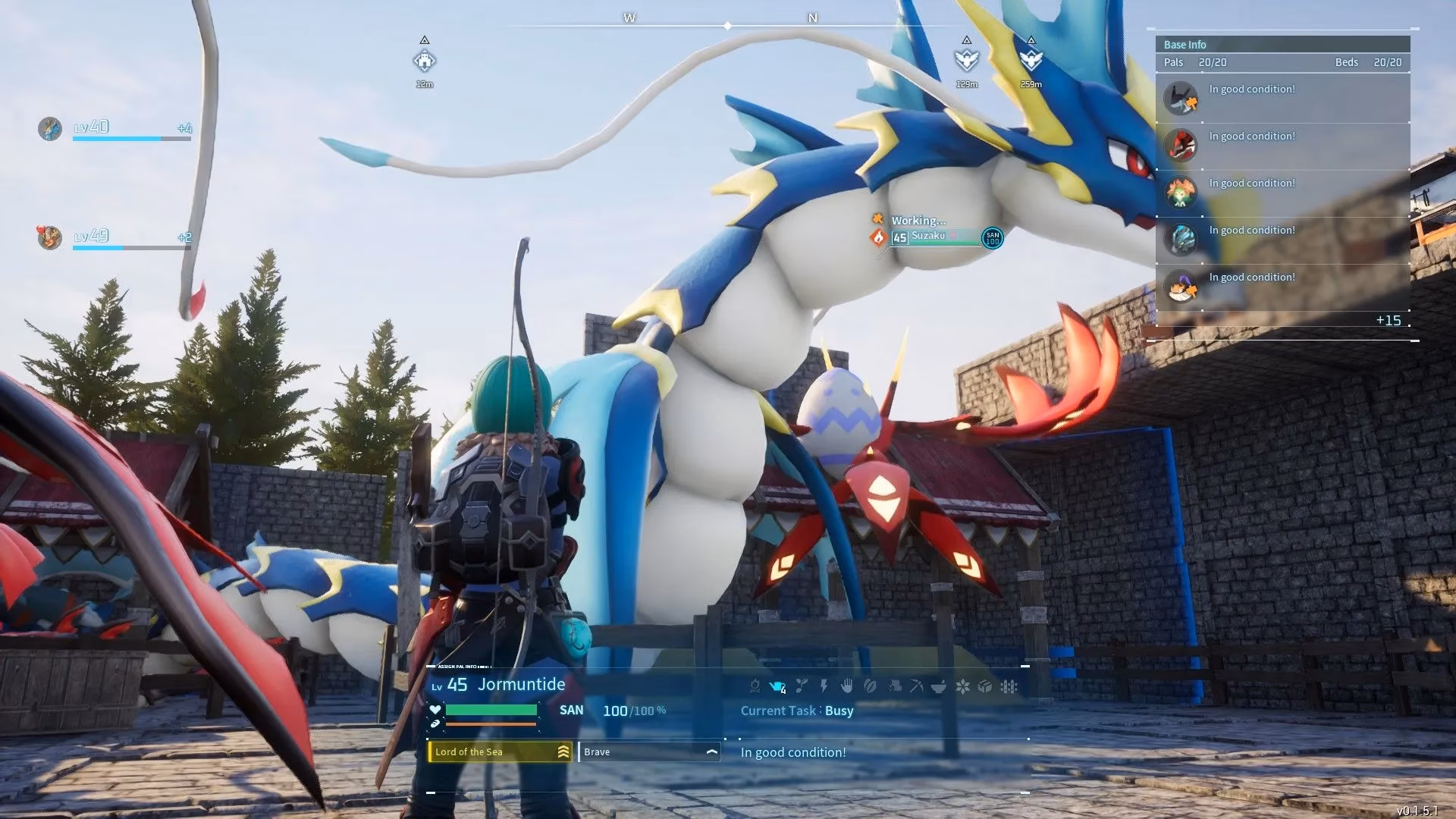The width and height of the screenshot is (1456, 819).
Task: Click the kindling campfire work icon
Action: pyautogui.click(x=755, y=686)
